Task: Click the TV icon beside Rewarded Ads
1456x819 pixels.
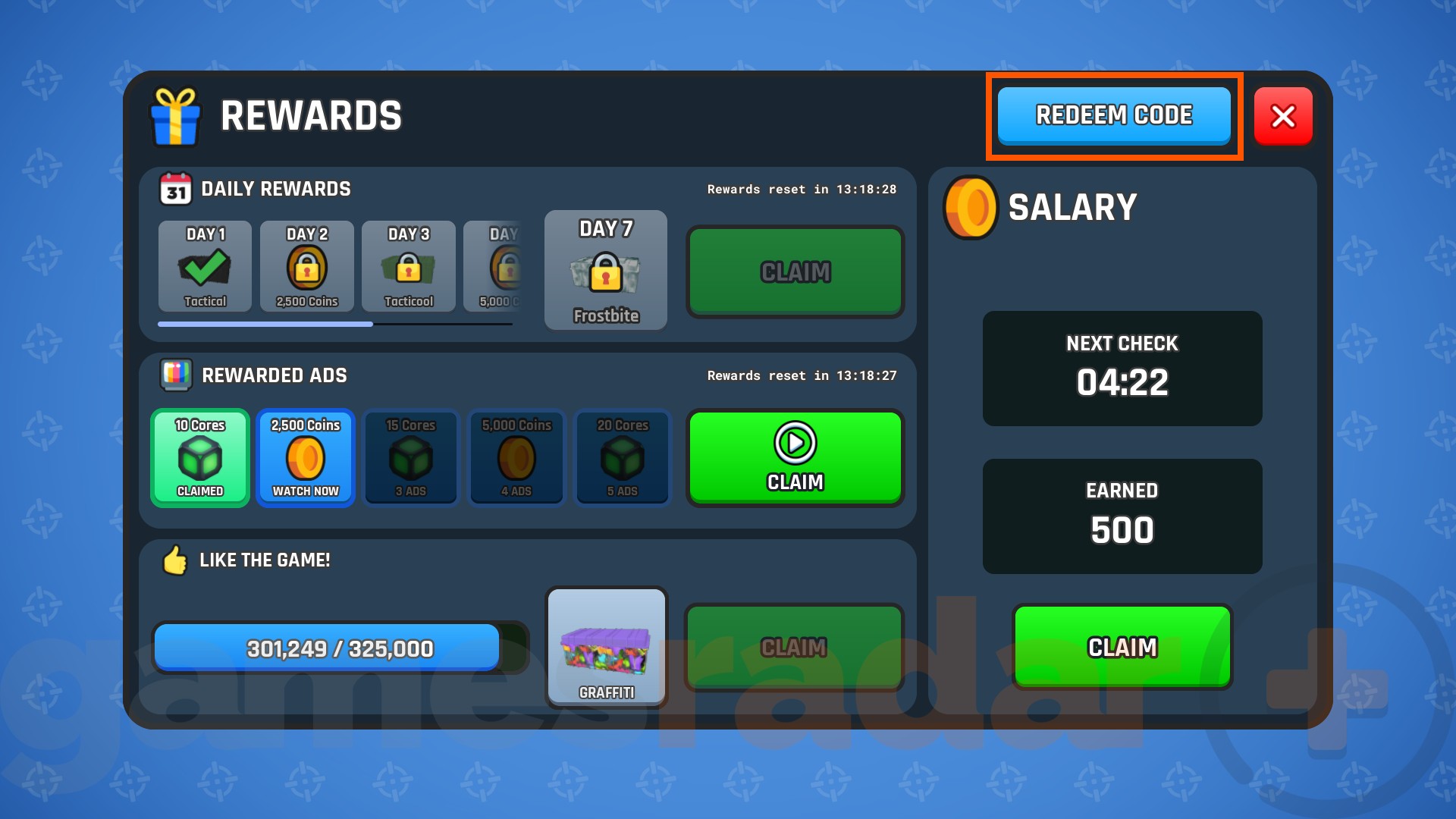Action: pos(174,375)
